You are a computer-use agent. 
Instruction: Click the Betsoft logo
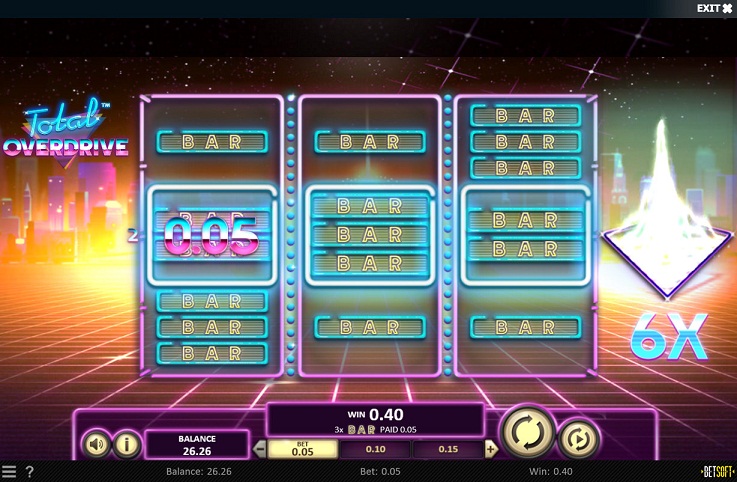click(716, 472)
